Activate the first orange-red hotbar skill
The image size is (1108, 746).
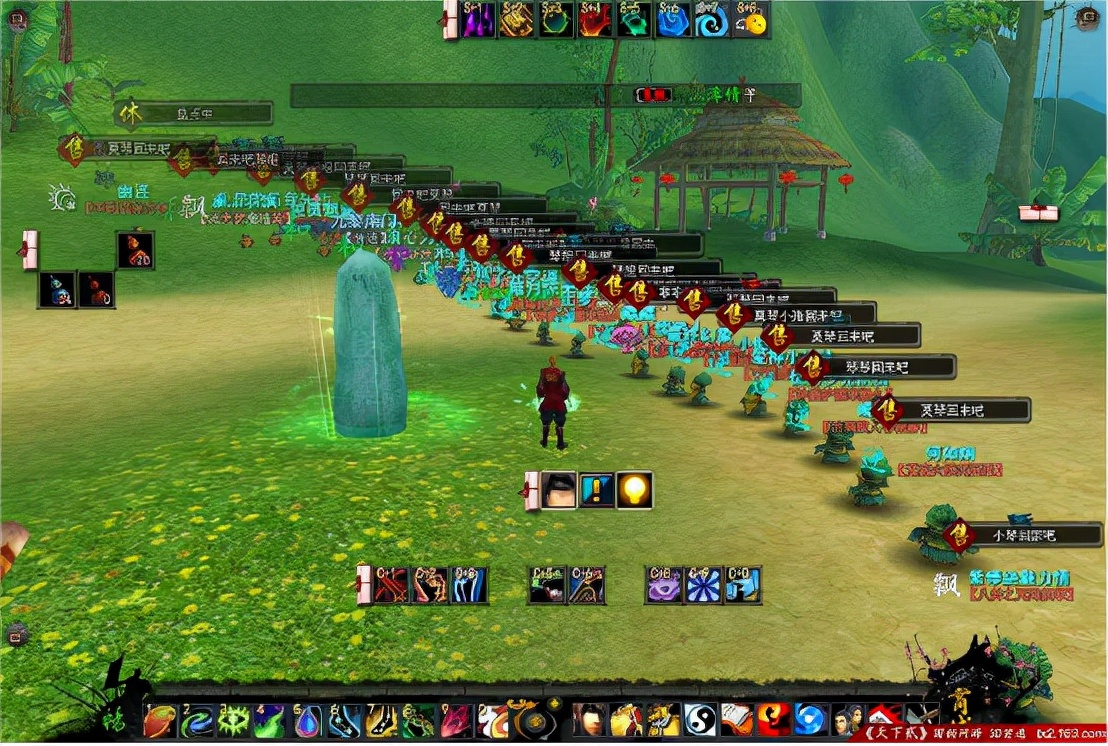click(x=160, y=720)
